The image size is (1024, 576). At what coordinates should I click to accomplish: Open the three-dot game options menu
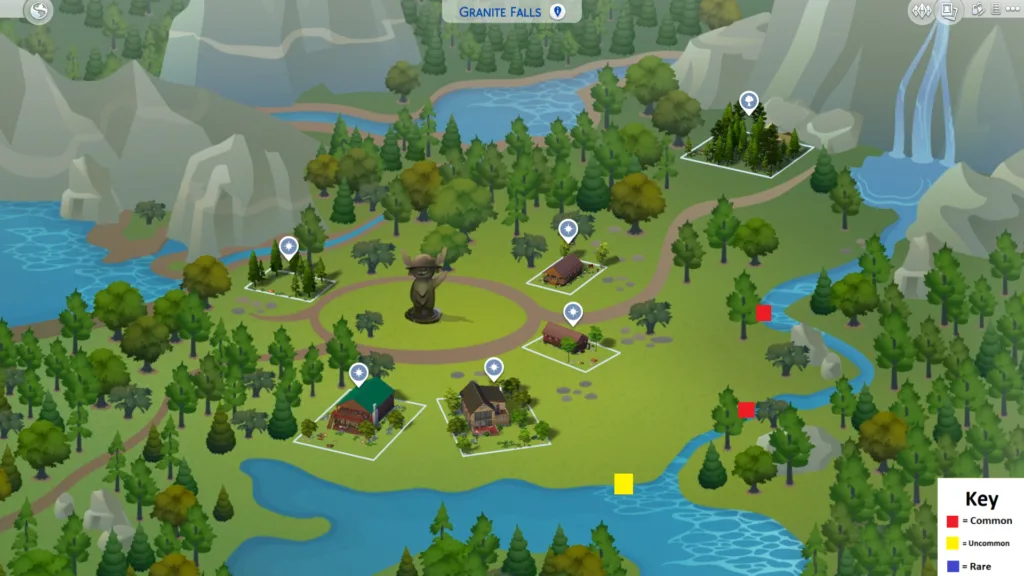pyautogui.click(x=1014, y=11)
